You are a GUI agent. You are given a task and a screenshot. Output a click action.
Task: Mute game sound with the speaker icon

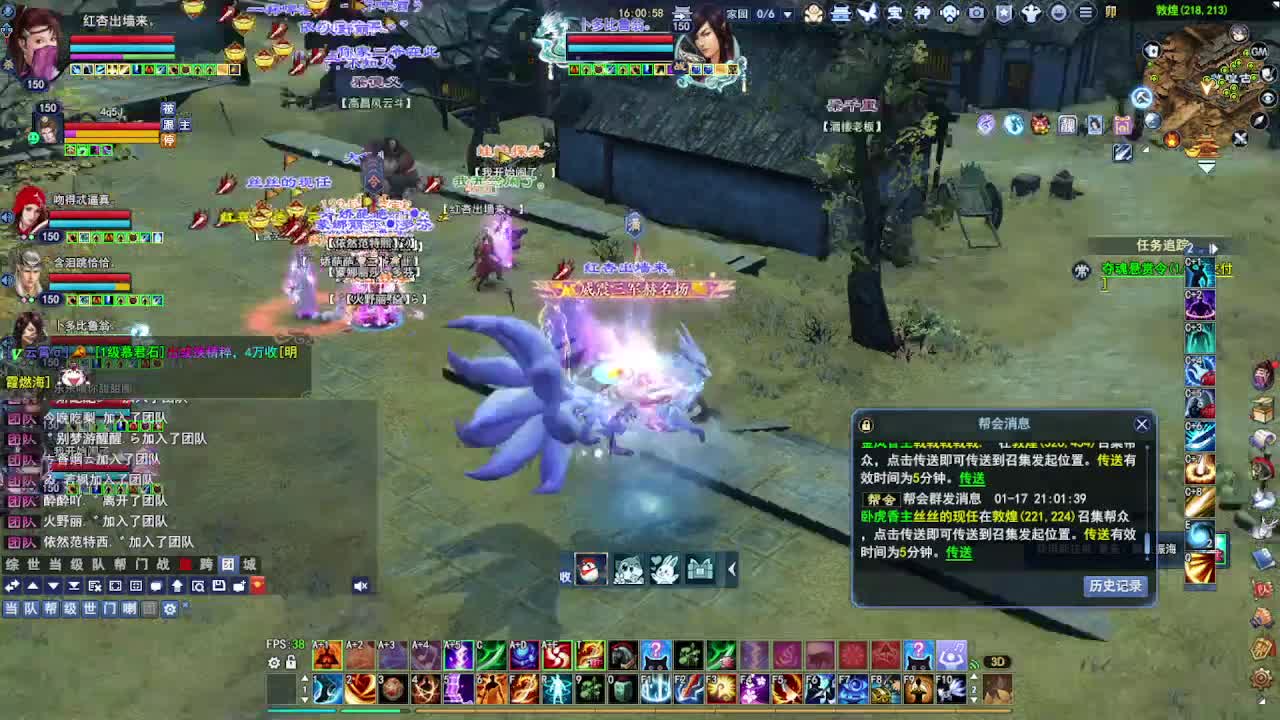click(360, 586)
